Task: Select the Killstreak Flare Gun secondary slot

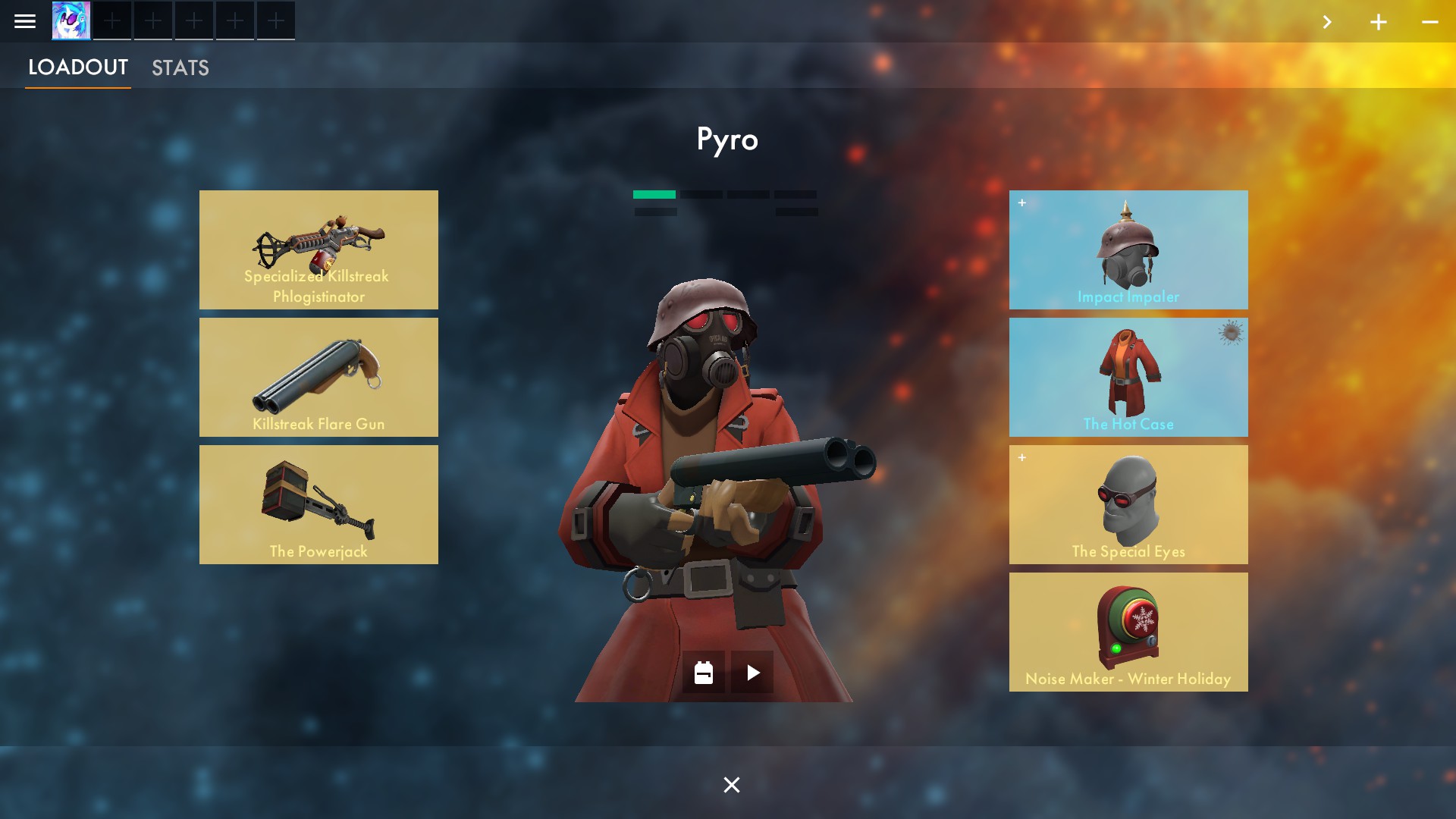Action: click(x=318, y=377)
